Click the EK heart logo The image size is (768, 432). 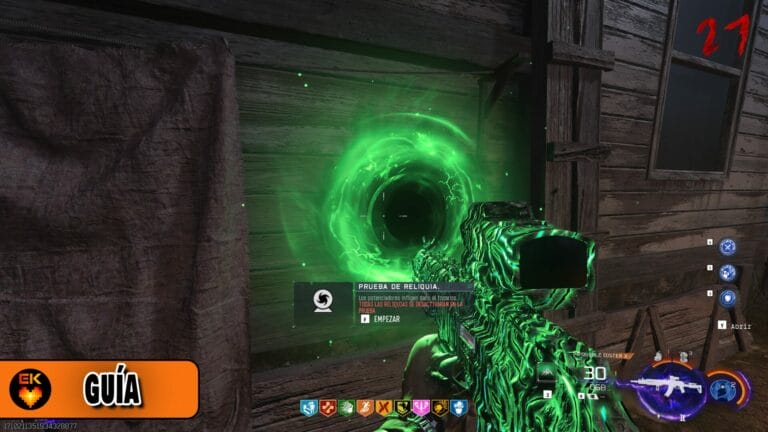(30, 389)
